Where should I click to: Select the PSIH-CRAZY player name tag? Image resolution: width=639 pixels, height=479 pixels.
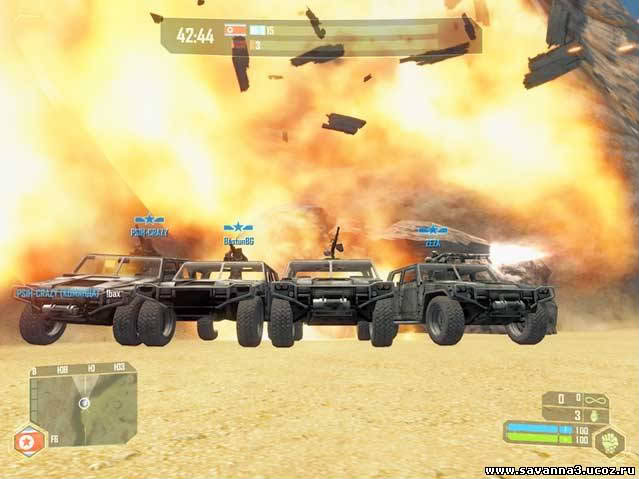click(149, 232)
